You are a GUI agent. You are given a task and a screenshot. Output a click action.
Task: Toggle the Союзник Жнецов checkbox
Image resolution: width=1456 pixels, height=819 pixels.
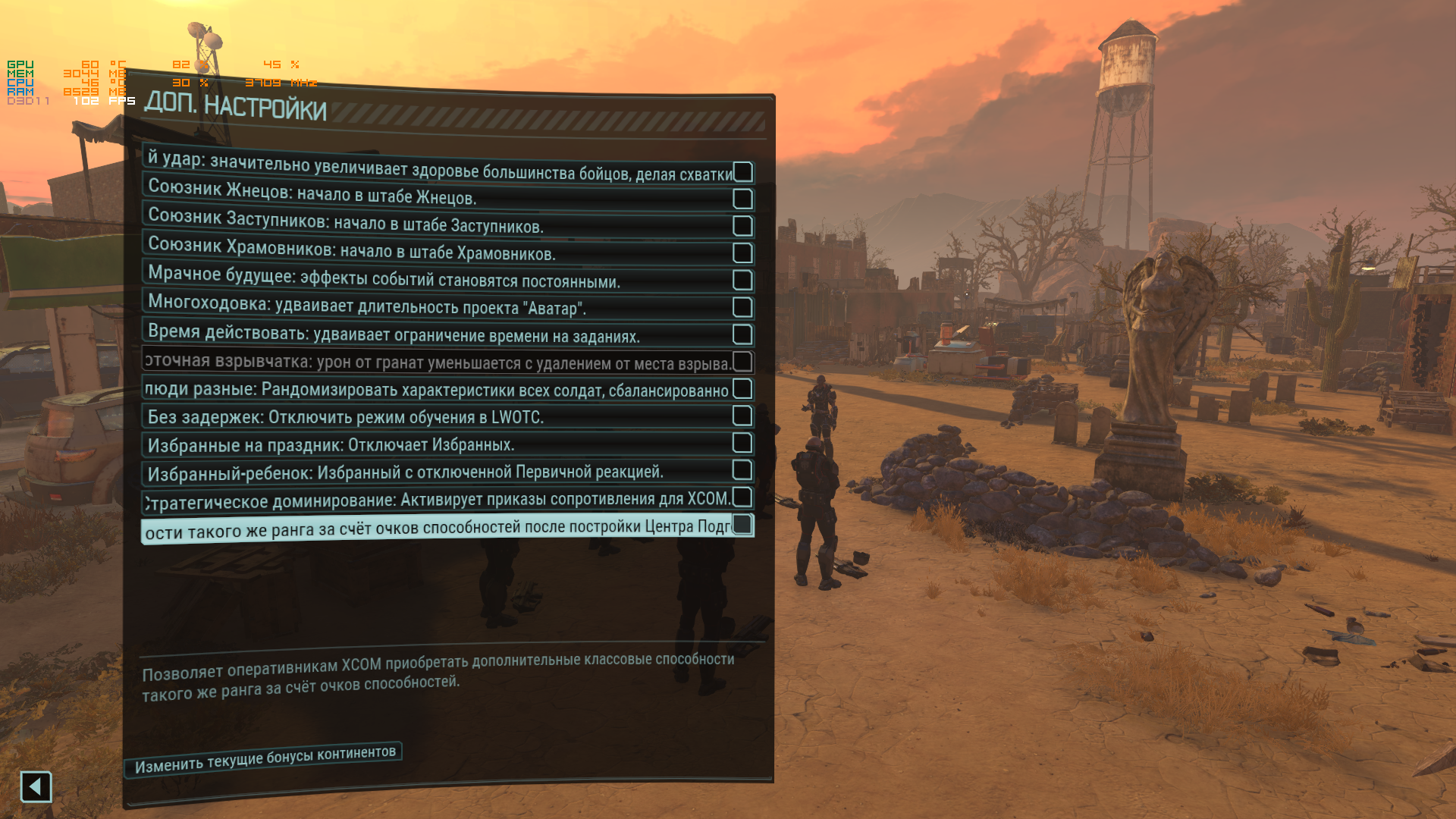click(742, 199)
